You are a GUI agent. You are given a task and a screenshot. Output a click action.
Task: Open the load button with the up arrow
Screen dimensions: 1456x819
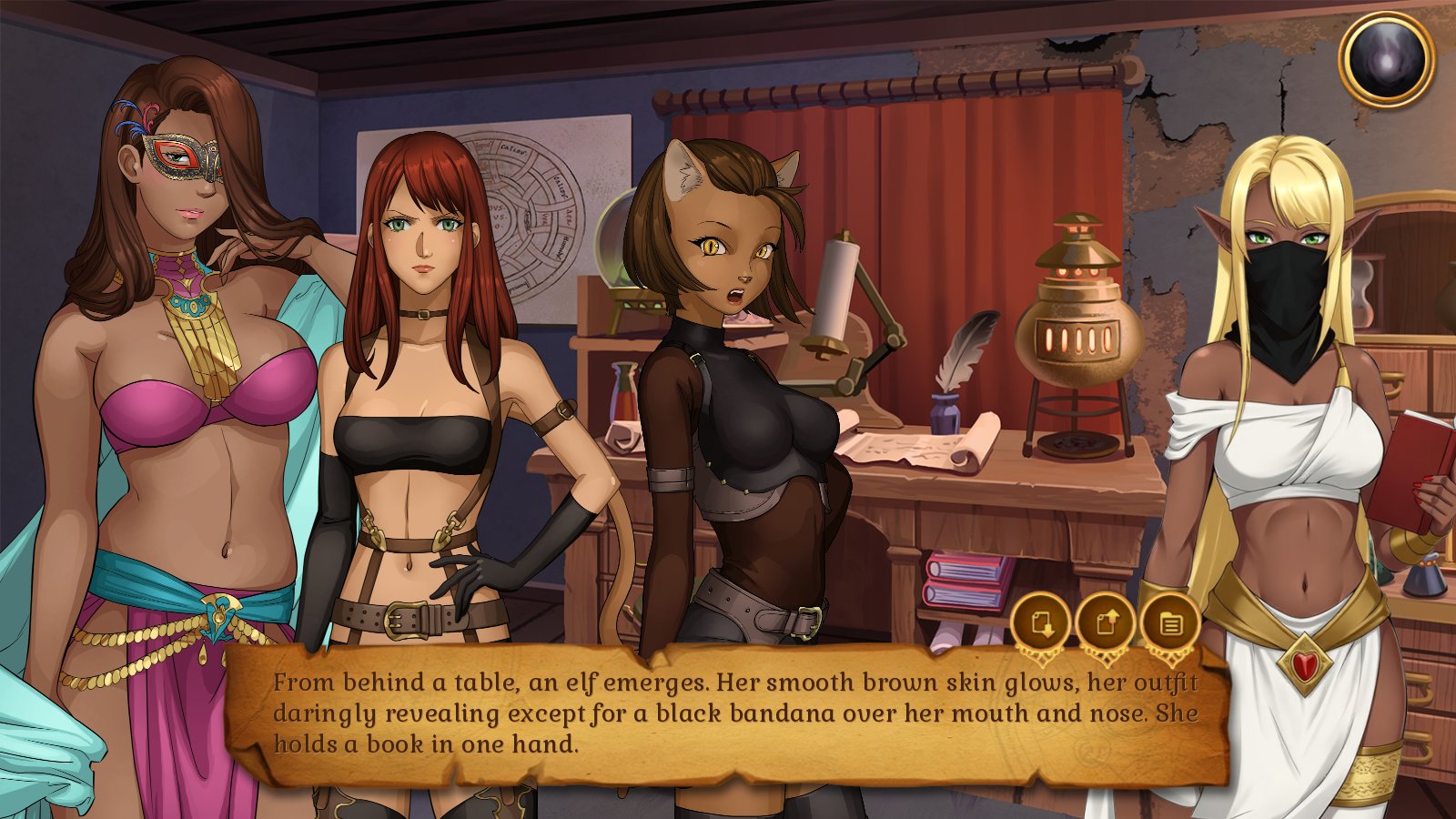pos(1105,623)
